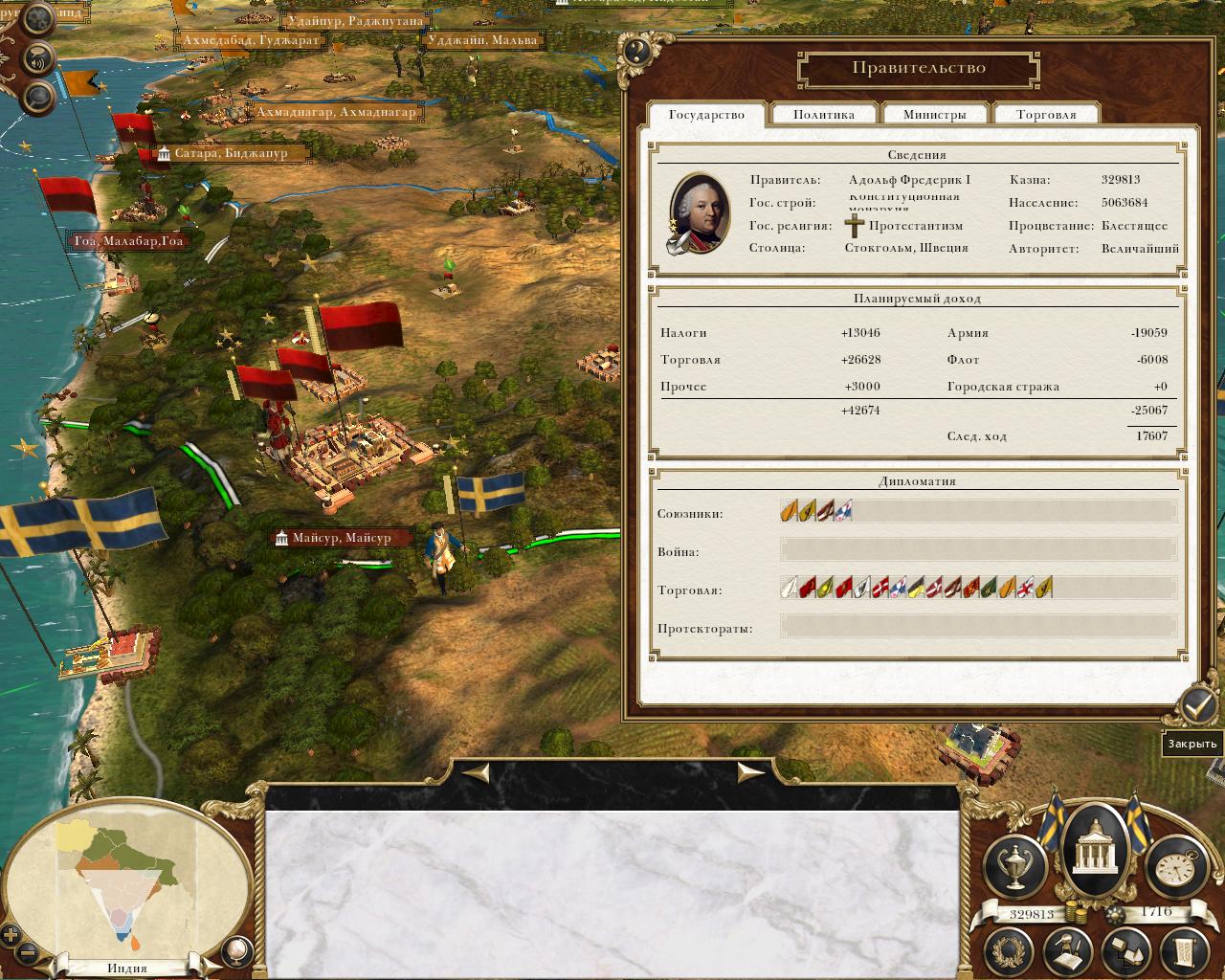Screen dimensions: 1225x980
Task: Open help via the question mark button
Action: [636, 52]
